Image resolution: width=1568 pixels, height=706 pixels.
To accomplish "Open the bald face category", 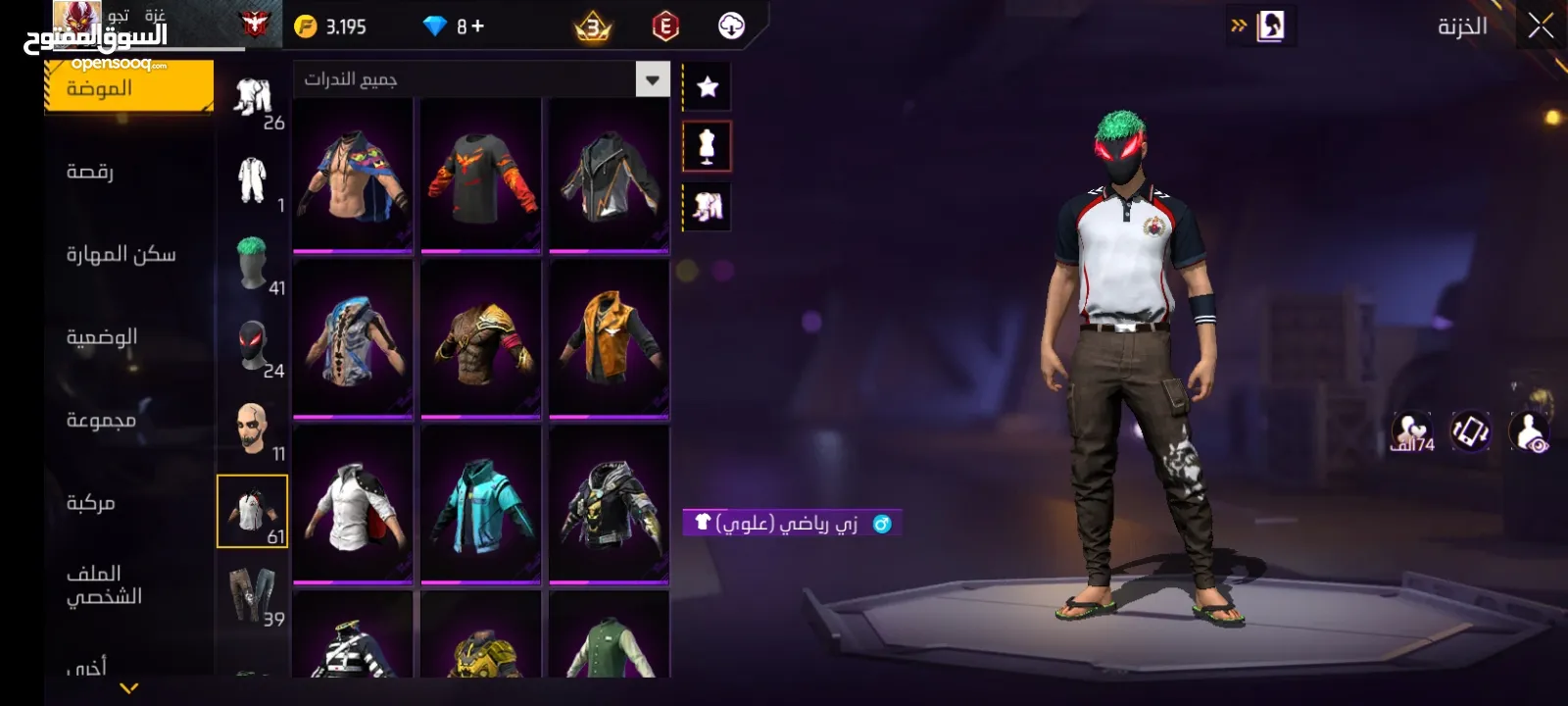I will tap(253, 429).
